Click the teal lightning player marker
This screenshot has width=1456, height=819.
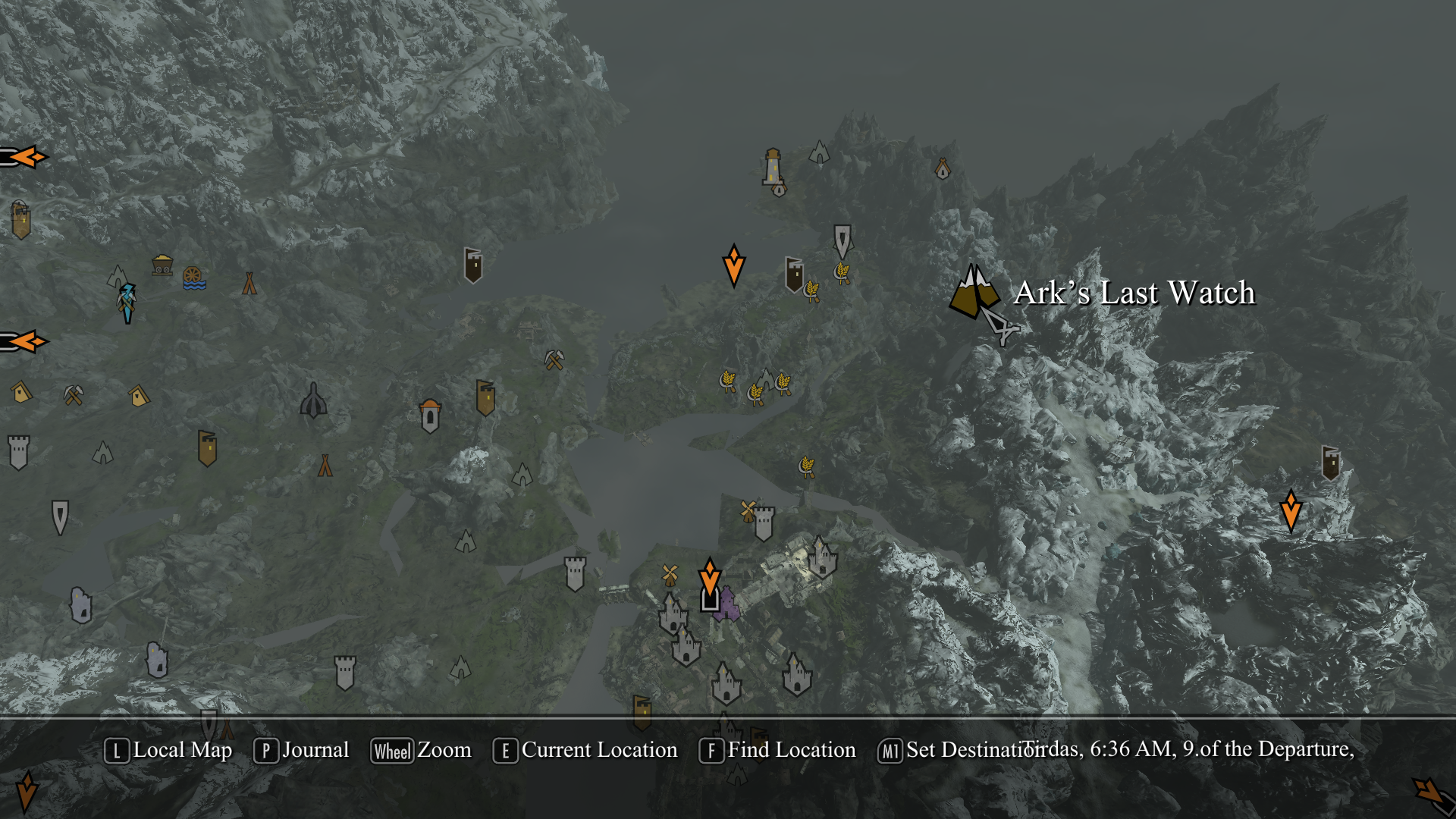(x=127, y=302)
